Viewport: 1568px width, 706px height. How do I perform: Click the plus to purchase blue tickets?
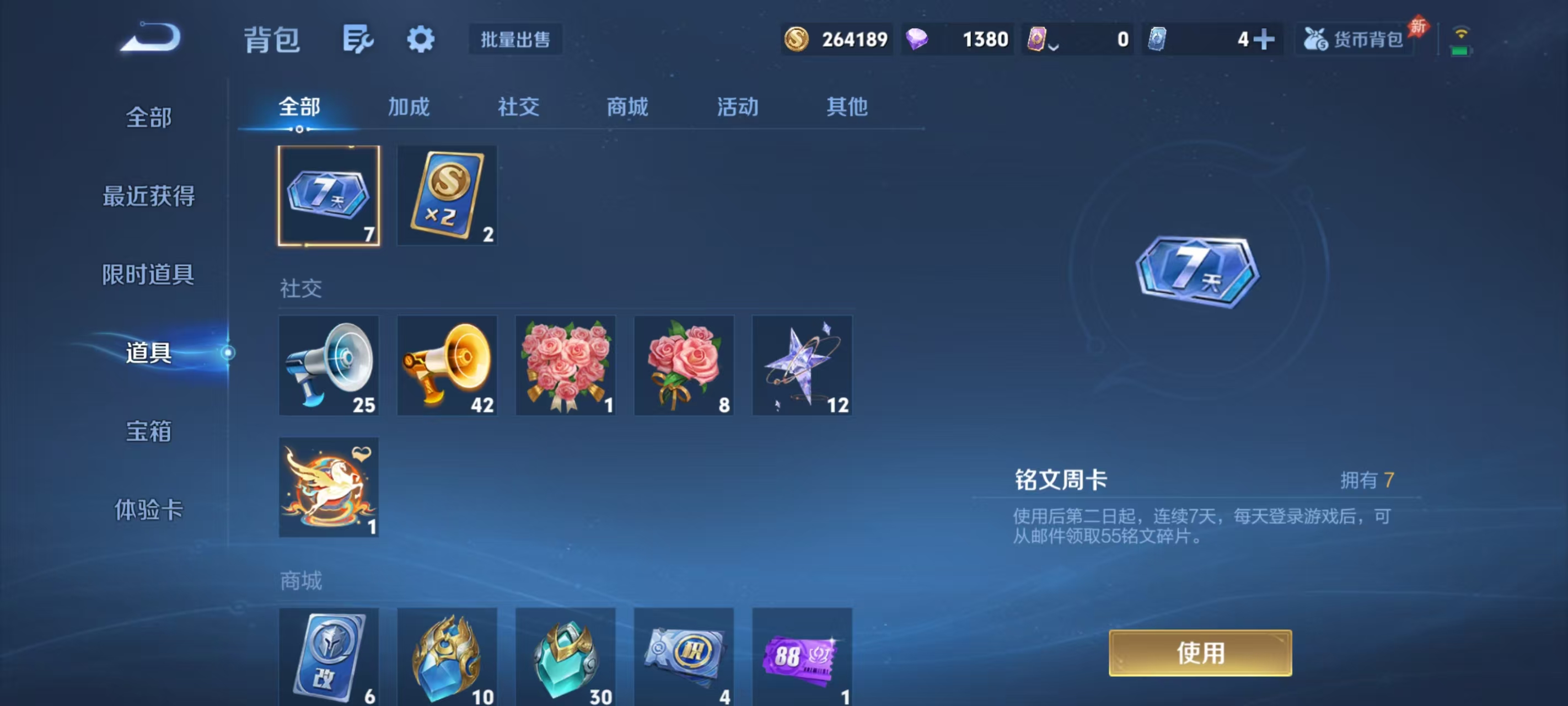[1265, 39]
